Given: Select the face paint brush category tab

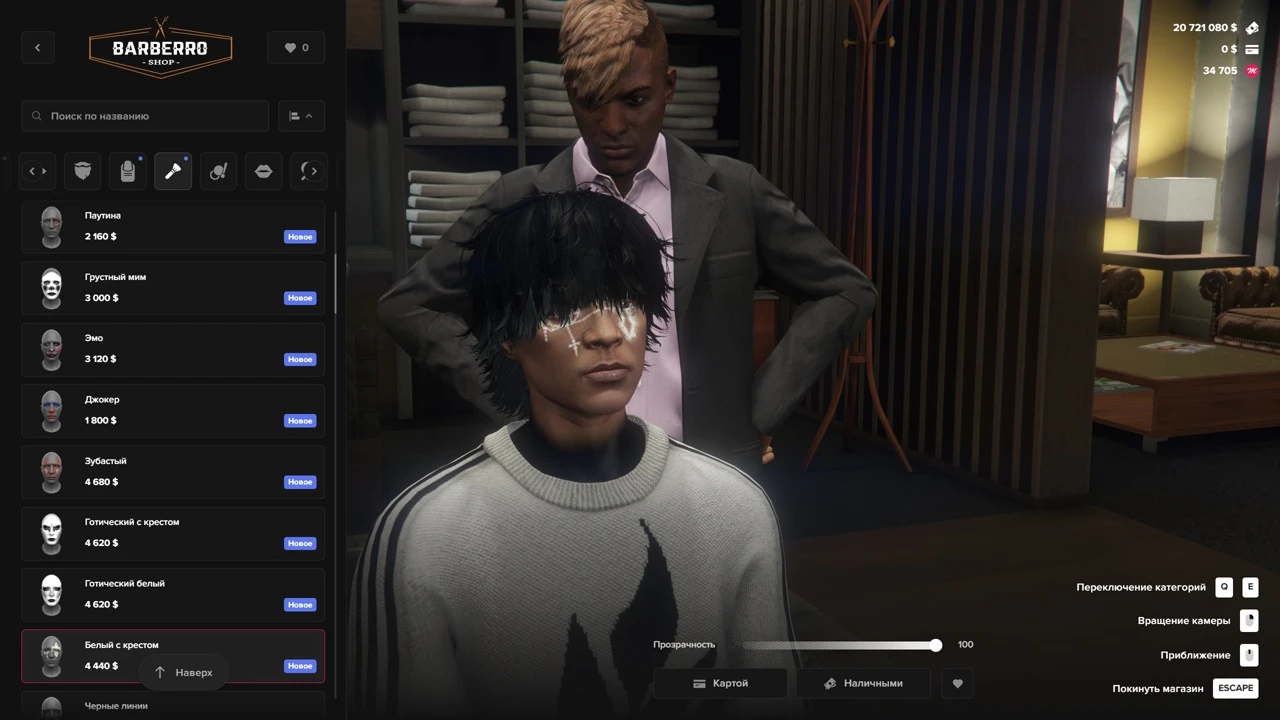Looking at the screenshot, I should (173, 172).
